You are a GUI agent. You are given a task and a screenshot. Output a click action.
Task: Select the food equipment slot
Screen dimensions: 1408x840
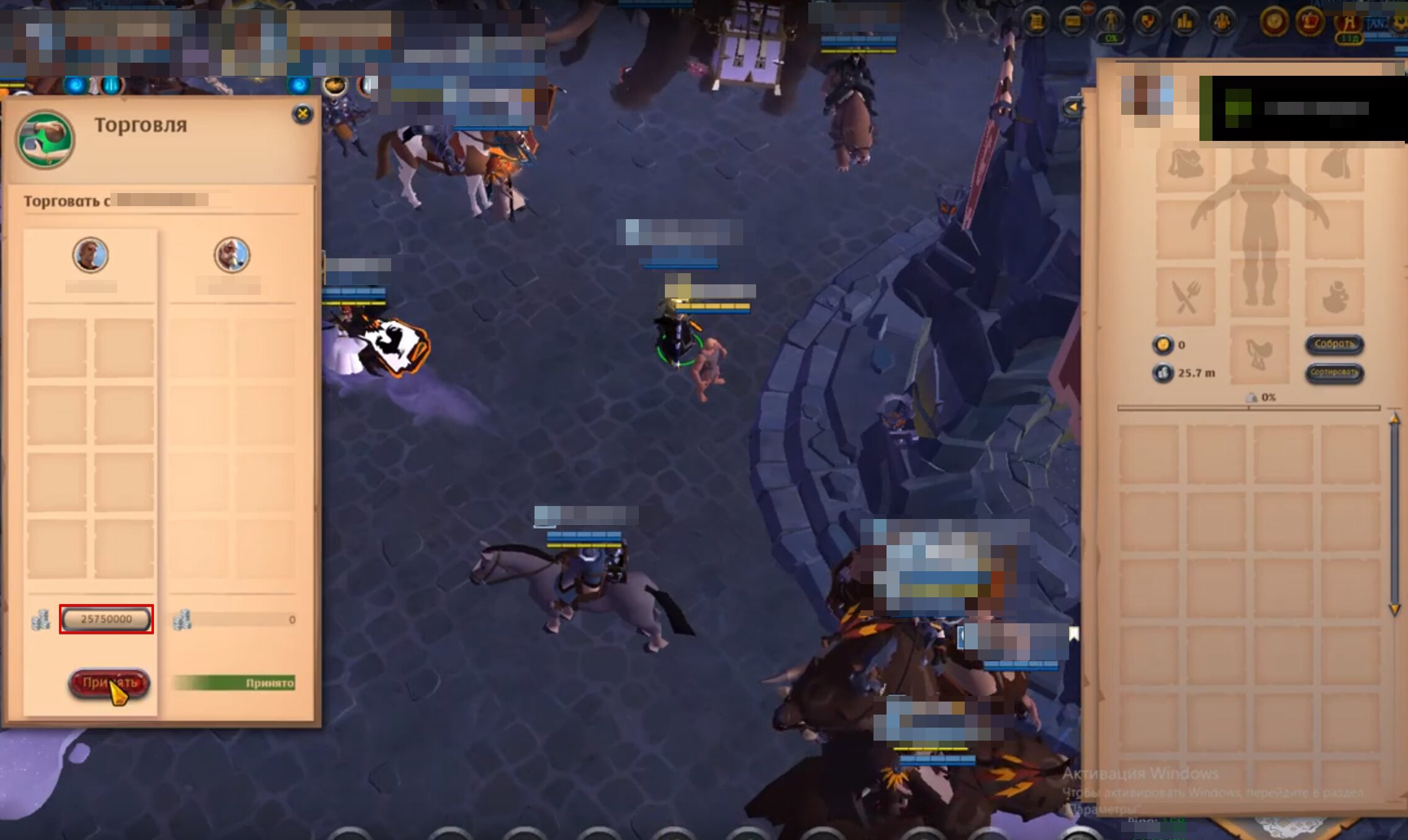click(x=1185, y=297)
